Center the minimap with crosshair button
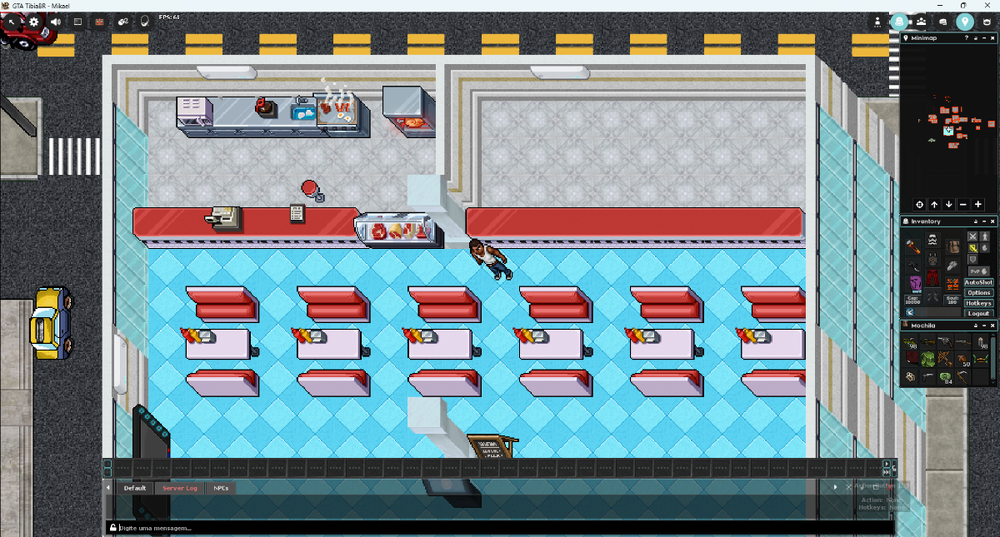Image resolution: width=1000 pixels, height=537 pixels. click(x=920, y=204)
